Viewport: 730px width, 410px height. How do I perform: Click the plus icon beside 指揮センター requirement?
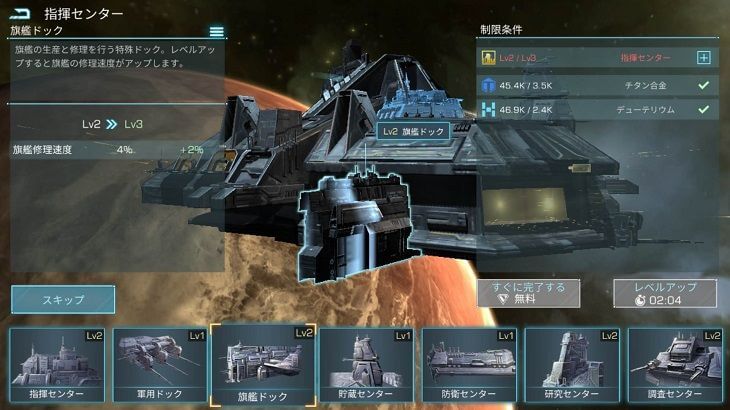(x=703, y=58)
